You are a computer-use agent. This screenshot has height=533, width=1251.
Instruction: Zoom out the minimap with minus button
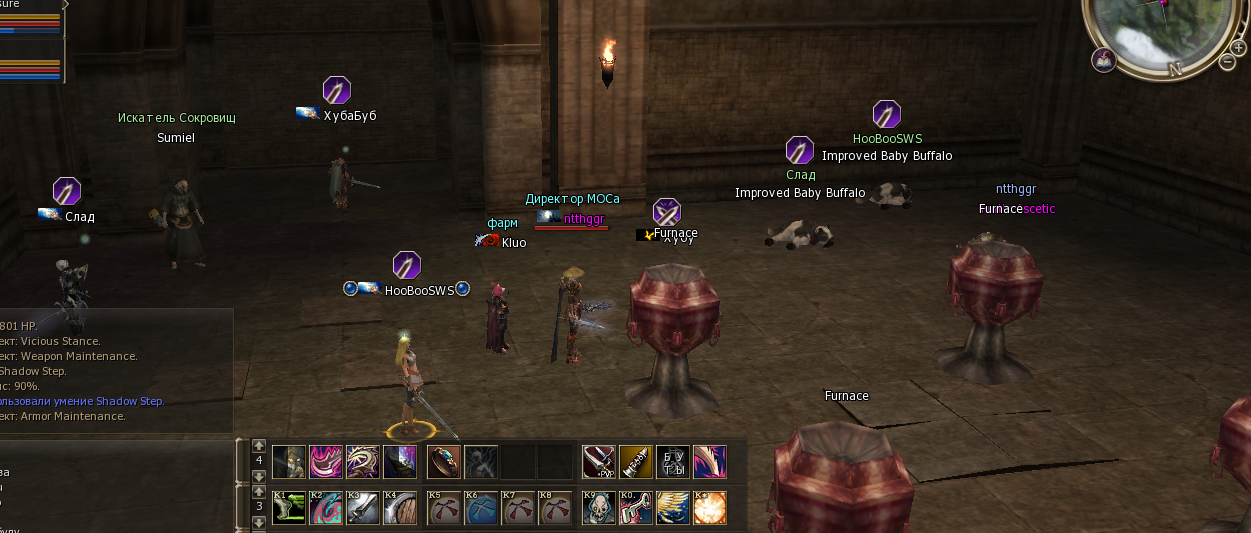point(1227,62)
